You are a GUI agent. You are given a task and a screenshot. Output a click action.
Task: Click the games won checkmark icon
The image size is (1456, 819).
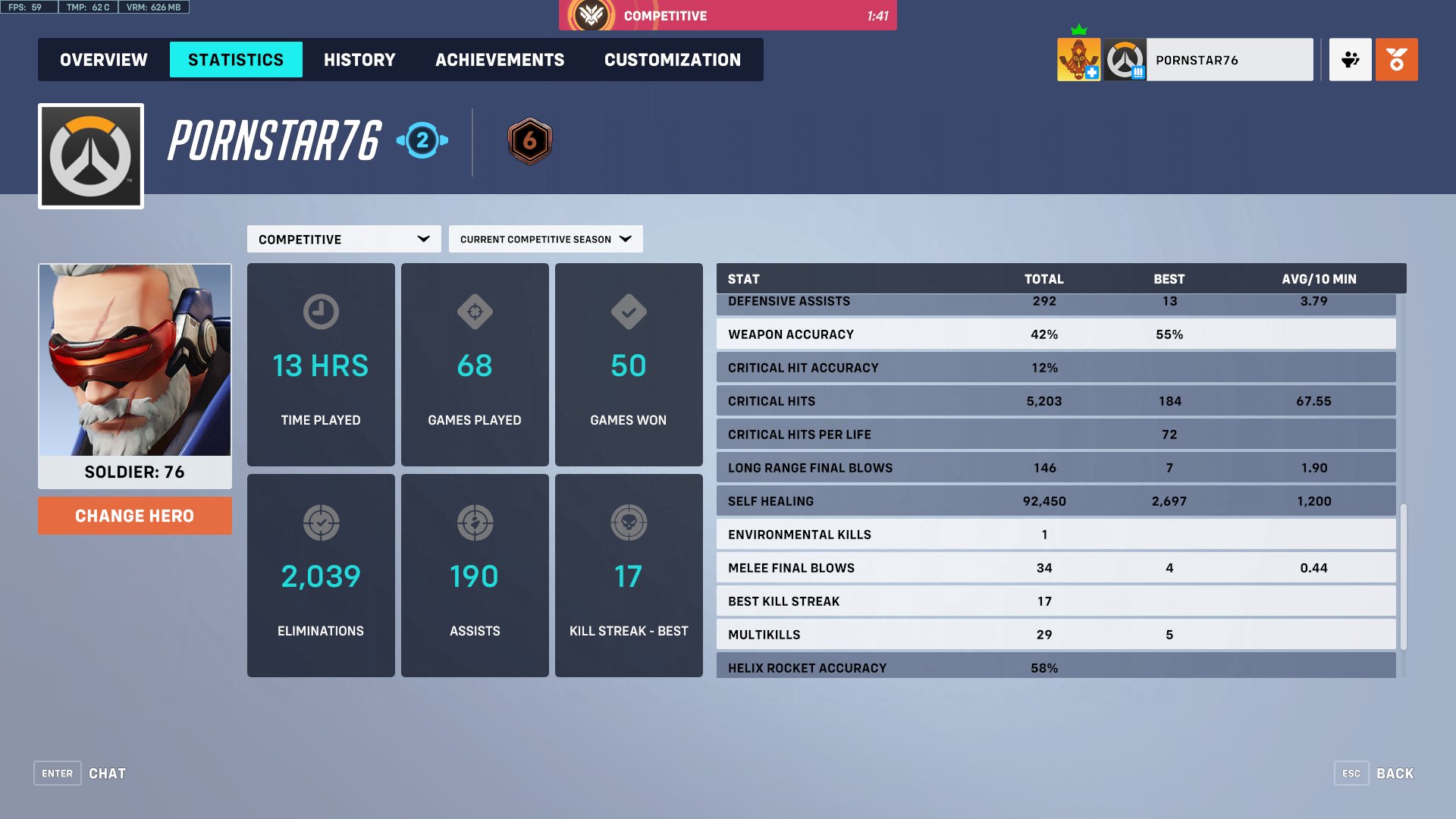tap(629, 312)
